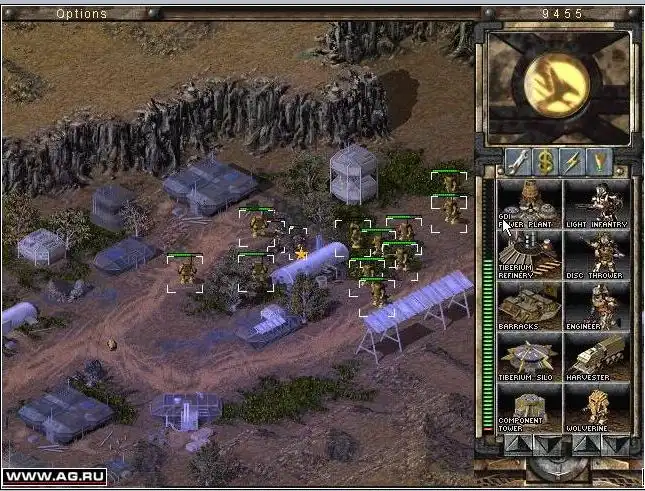Queue an Engineer unit
Image resolution: width=645 pixels, height=491 pixels.
(x=597, y=307)
